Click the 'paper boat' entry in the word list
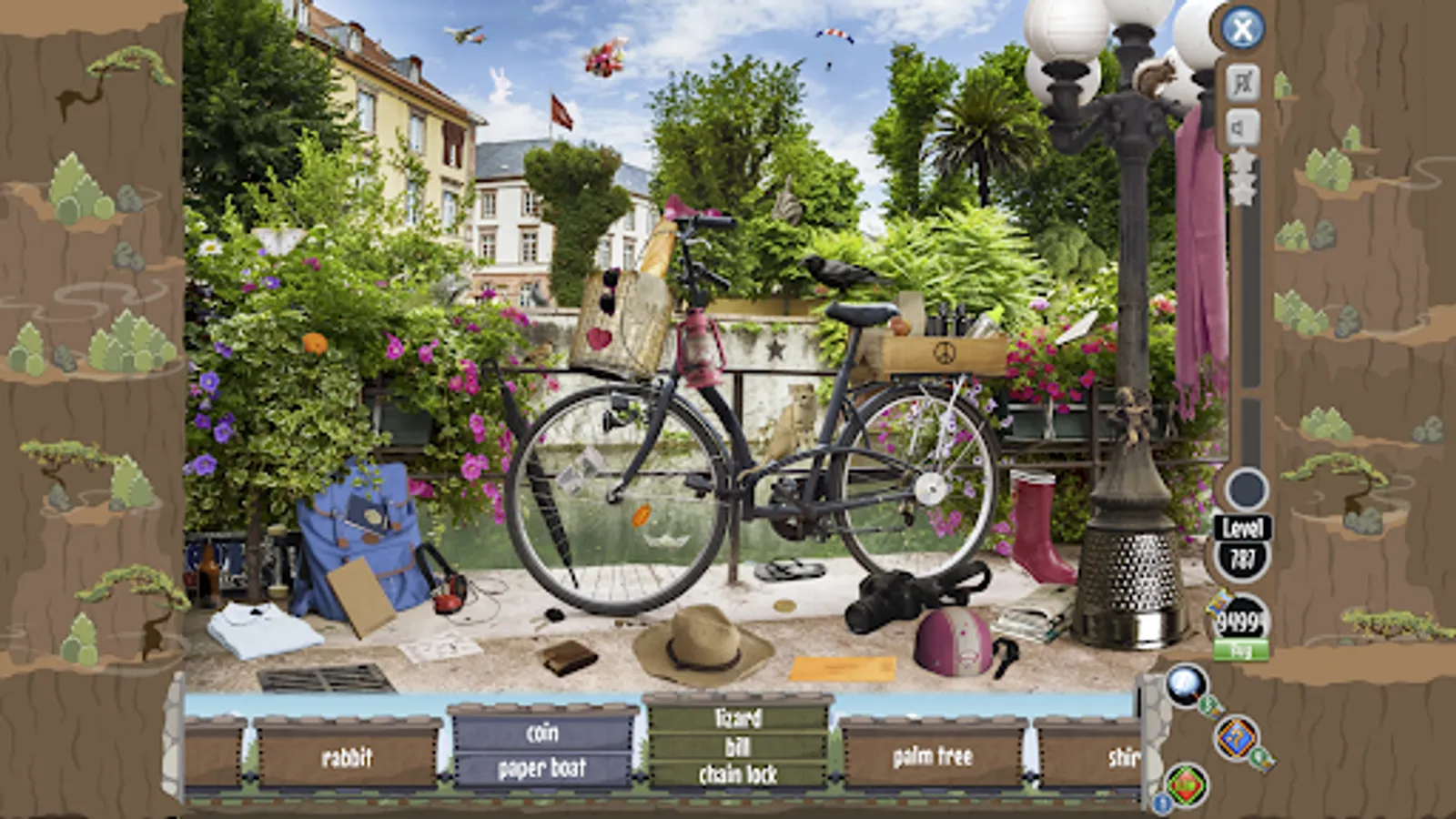 pyautogui.click(x=543, y=767)
